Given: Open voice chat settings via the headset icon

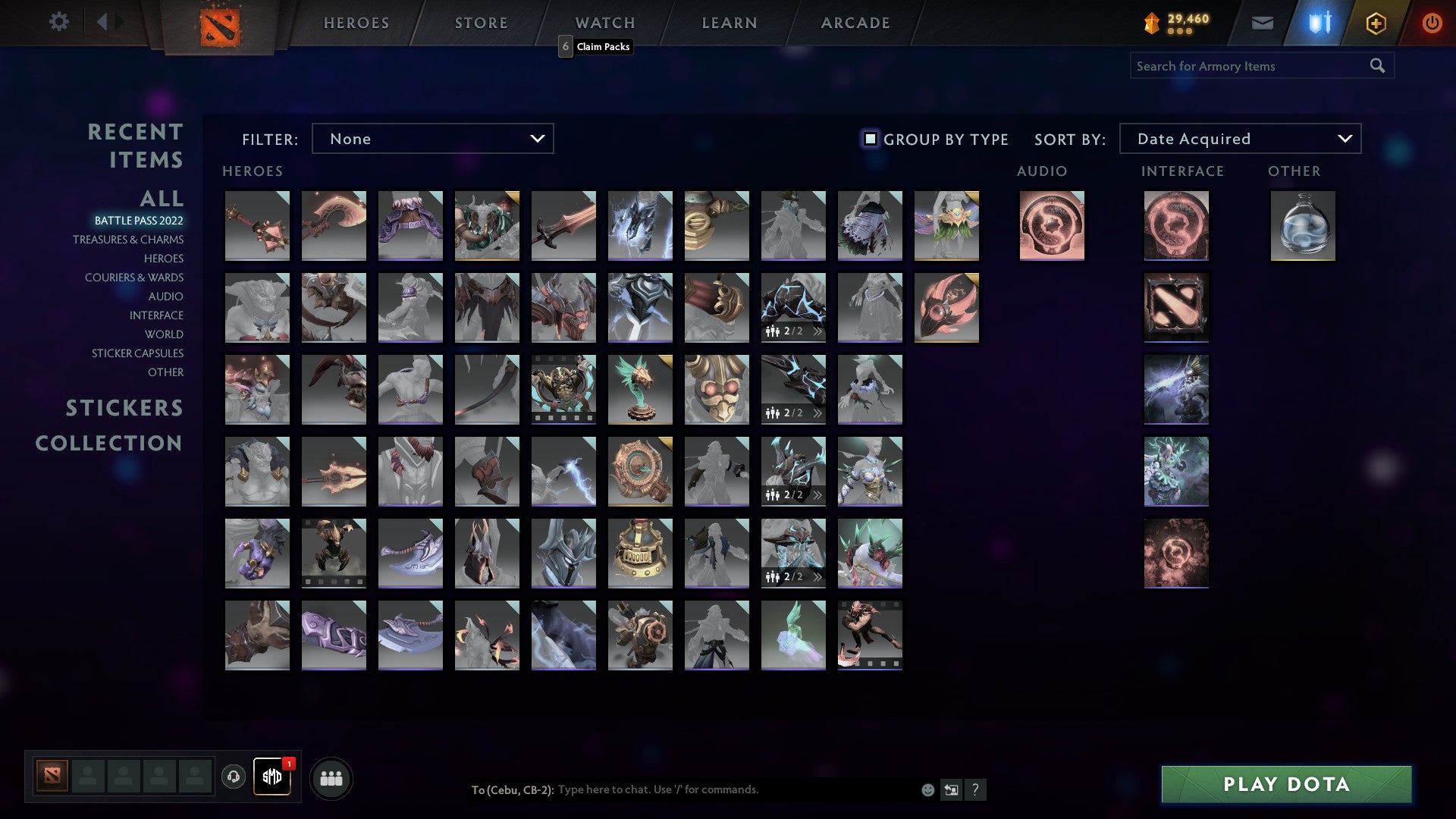Looking at the screenshot, I should pos(233,777).
